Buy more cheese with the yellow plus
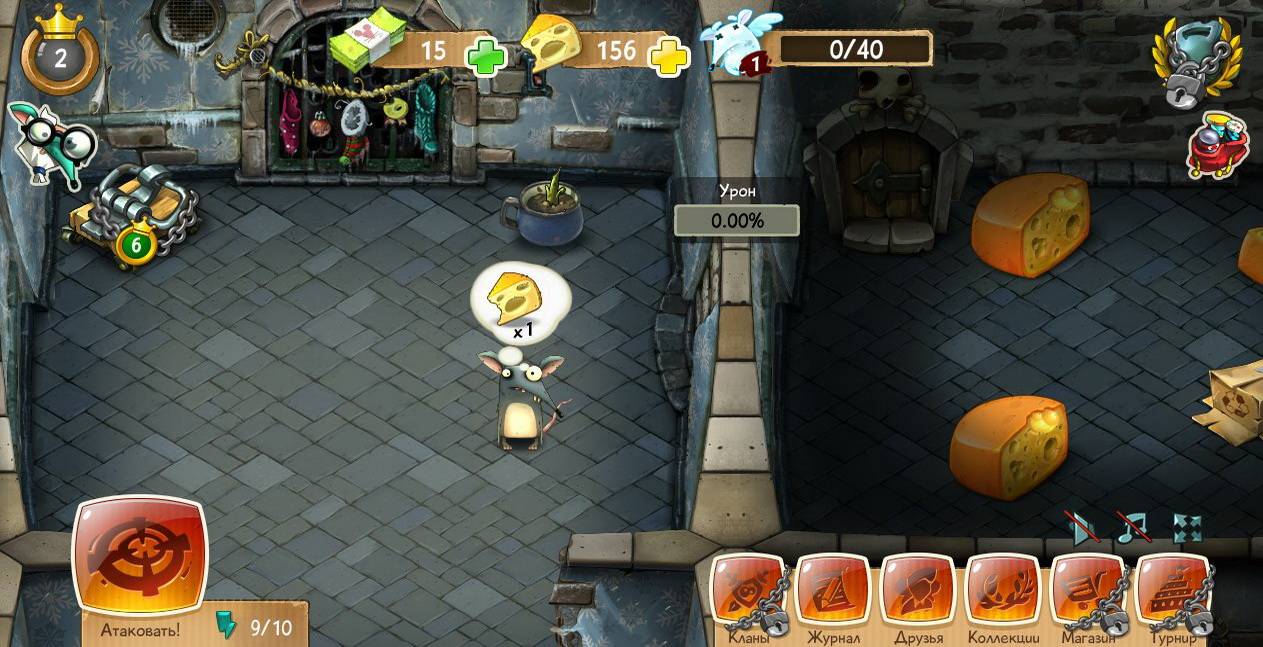The height and width of the screenshot is (647, 1263). (x=669, y=56)
